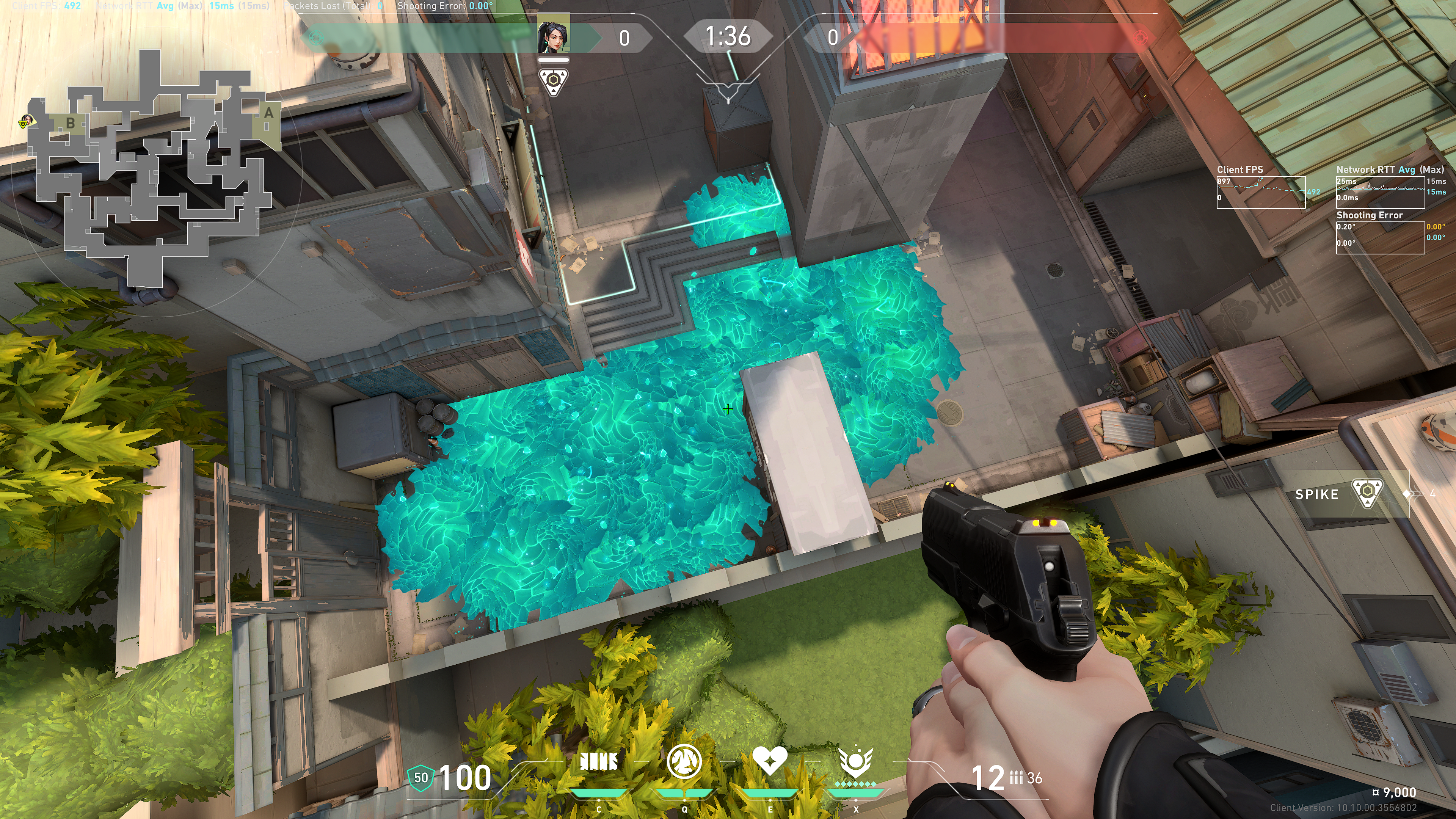
Task: Click the spike carrier icon under the portrait
Action: pos(553,82)
